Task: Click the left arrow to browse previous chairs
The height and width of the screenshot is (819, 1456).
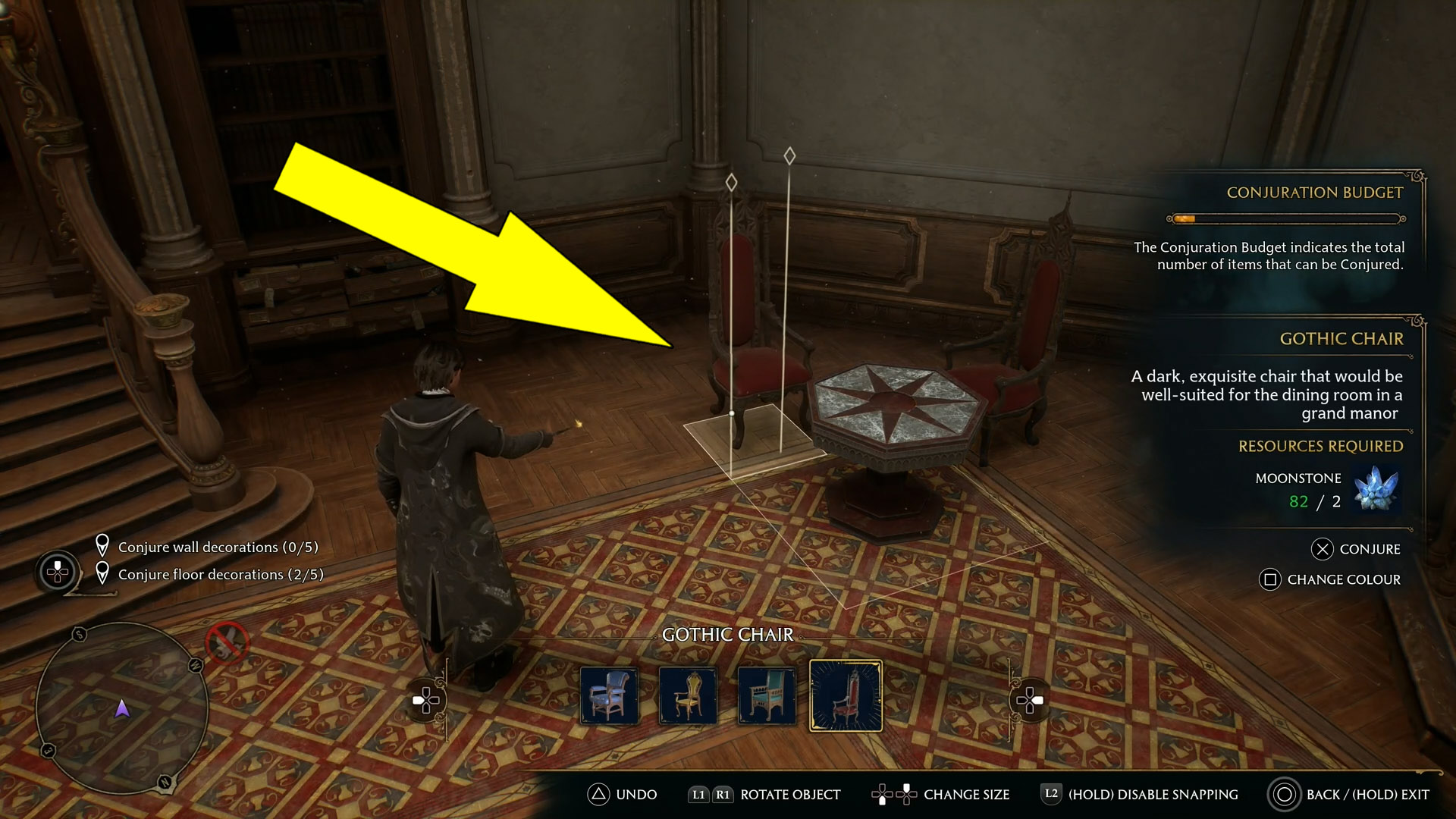Action: 427,701
